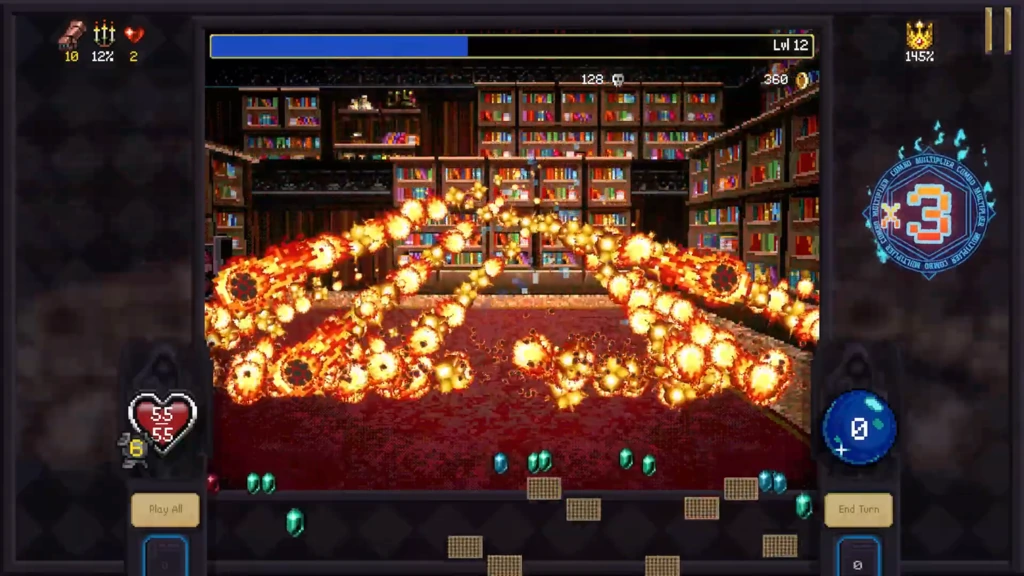View the brick armor stat icon

72,34
